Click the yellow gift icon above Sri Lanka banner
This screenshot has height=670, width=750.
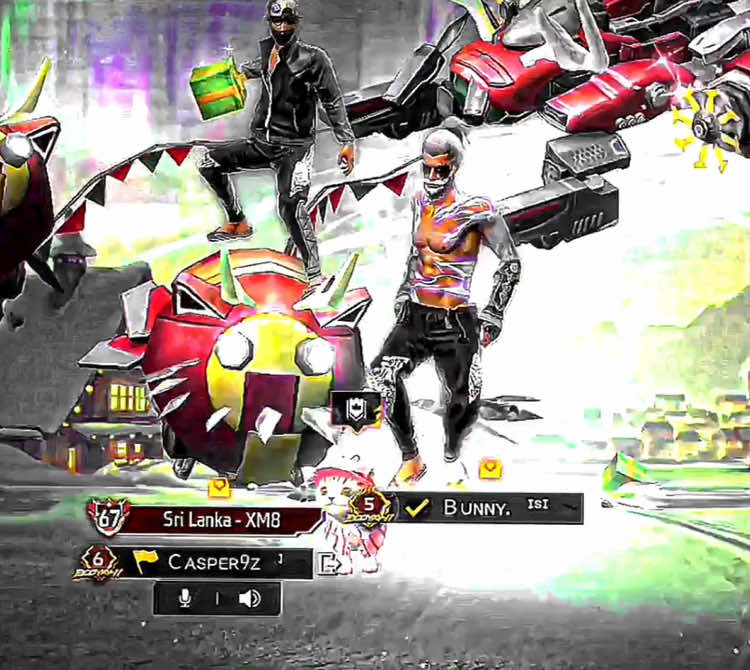(x=219, y=487)
